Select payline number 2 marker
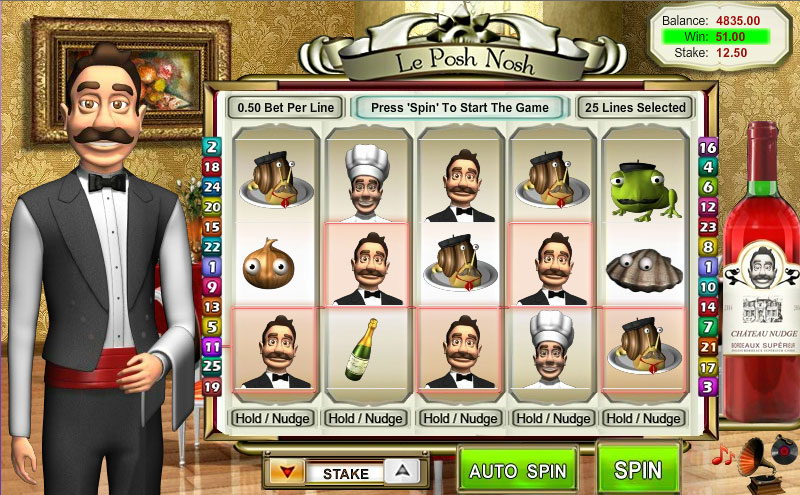 [x=212, y=146]
